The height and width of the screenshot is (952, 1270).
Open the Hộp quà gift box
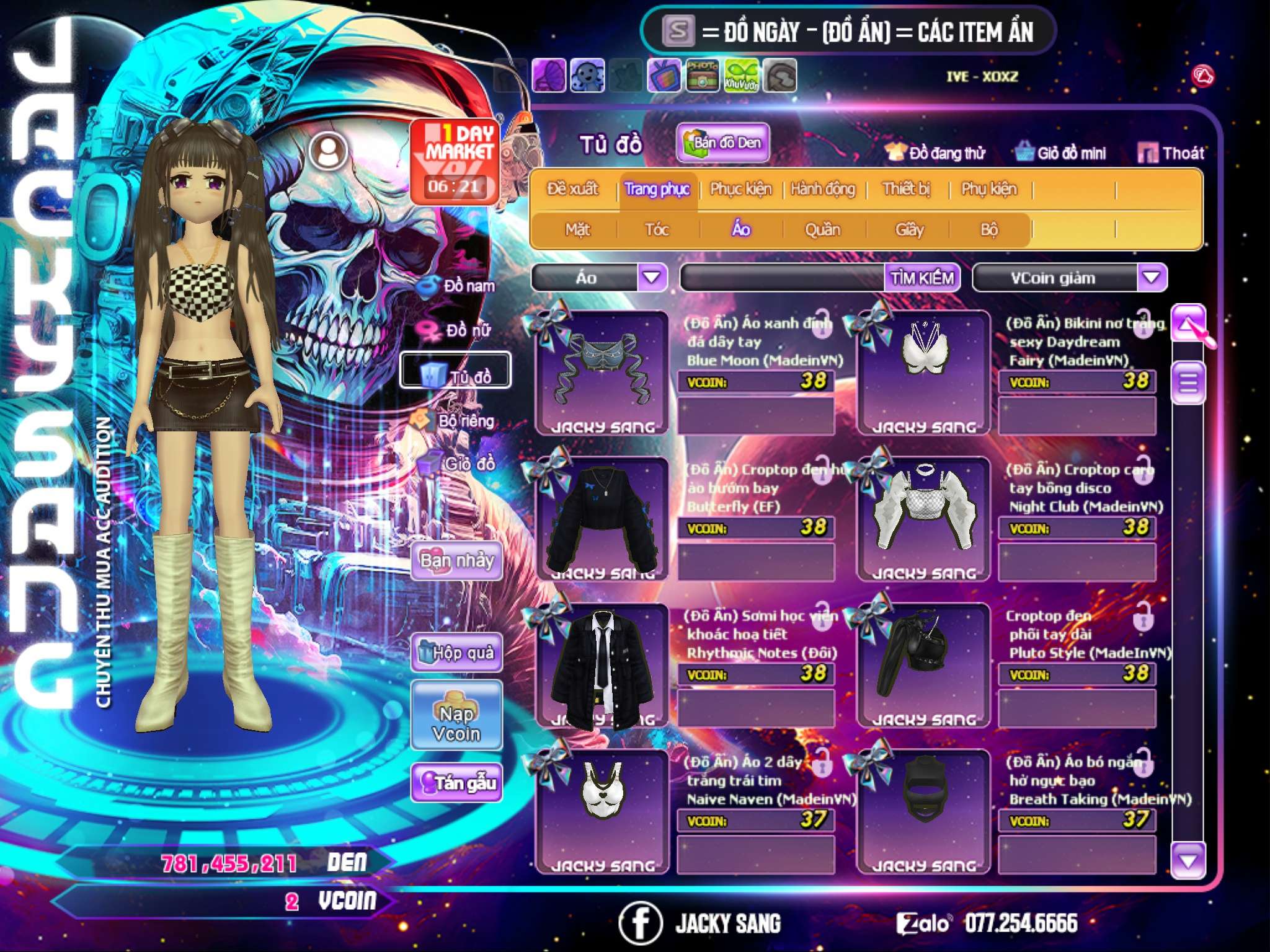tap(457, 653)
